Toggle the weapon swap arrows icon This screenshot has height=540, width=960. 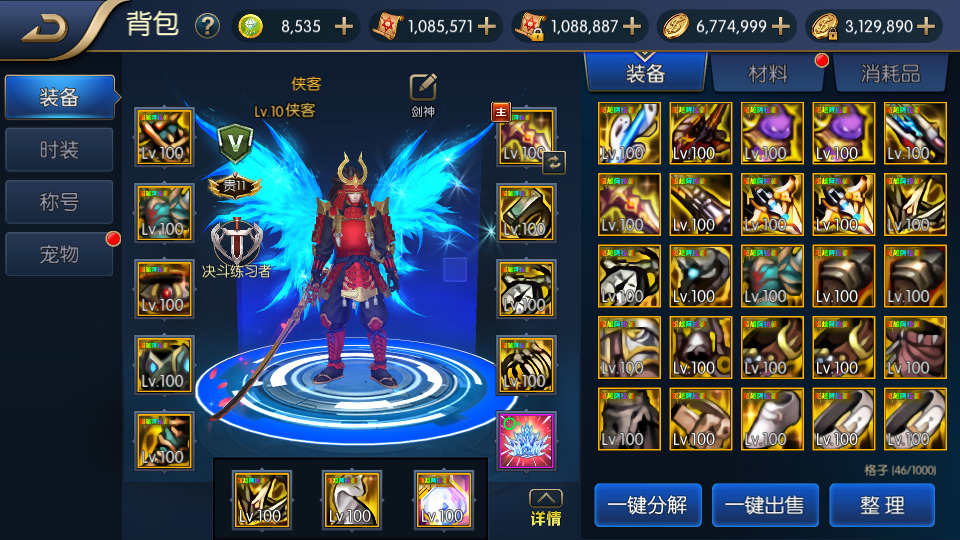coord(554,162)
